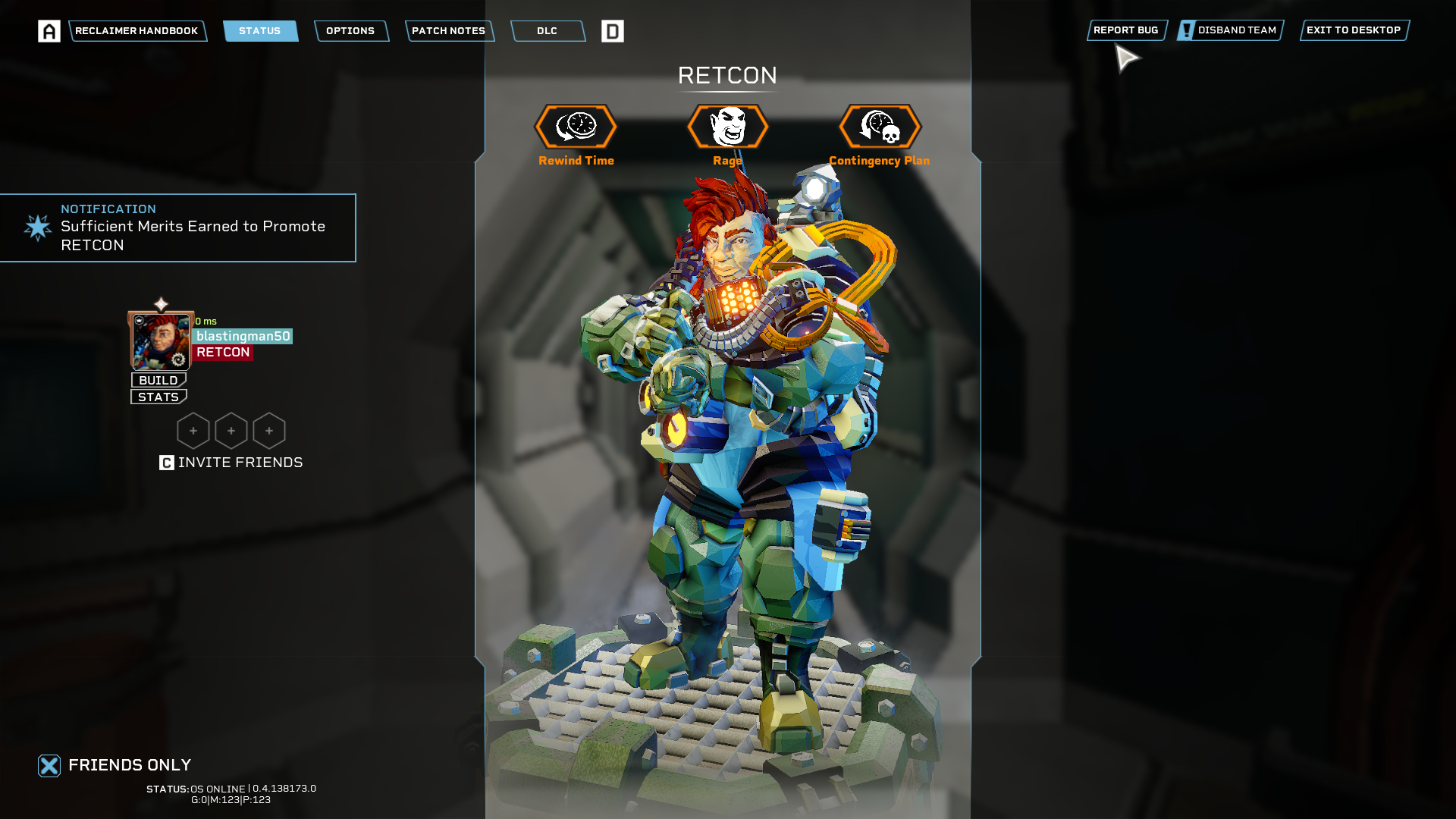This screenshot has width=1456, height=819.
Task: Open the Options tab
Action: pos(350,31)
